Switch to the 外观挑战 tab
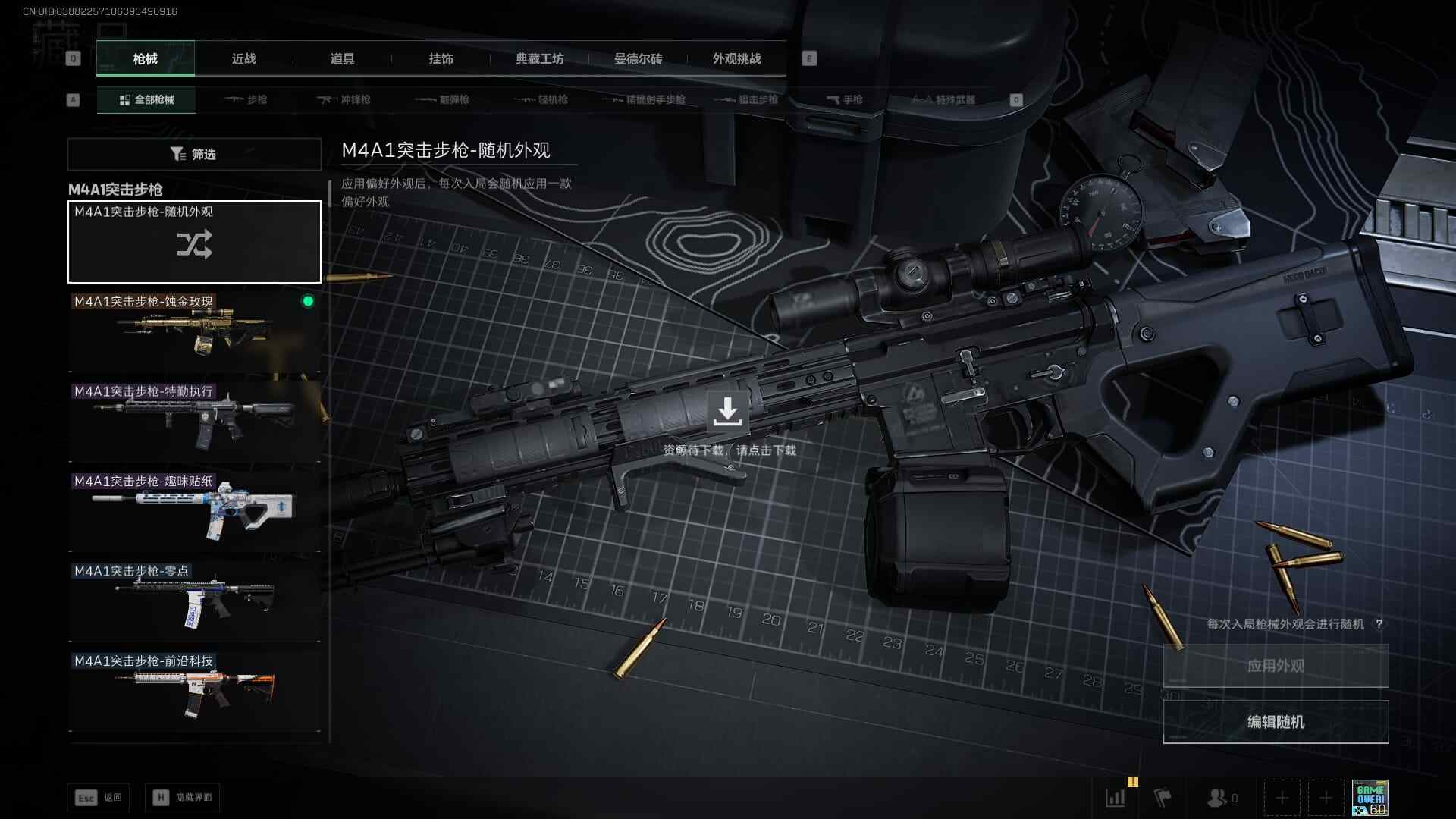The height and width of the screenshot is (819, 1456). 736,59
